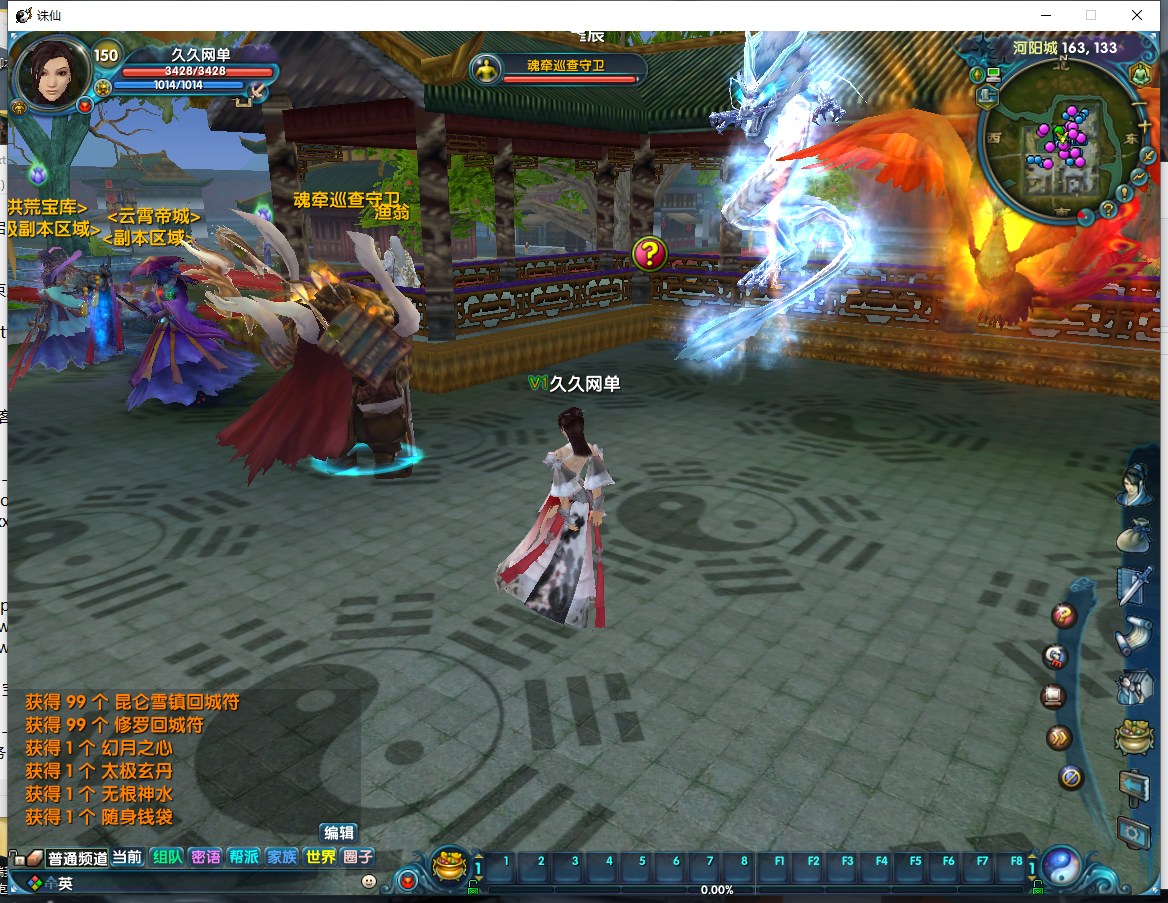This screenshot has height=903, width=1168.
Task: Open the chat emoji smiley picker
Action: [x=369, y=881]
